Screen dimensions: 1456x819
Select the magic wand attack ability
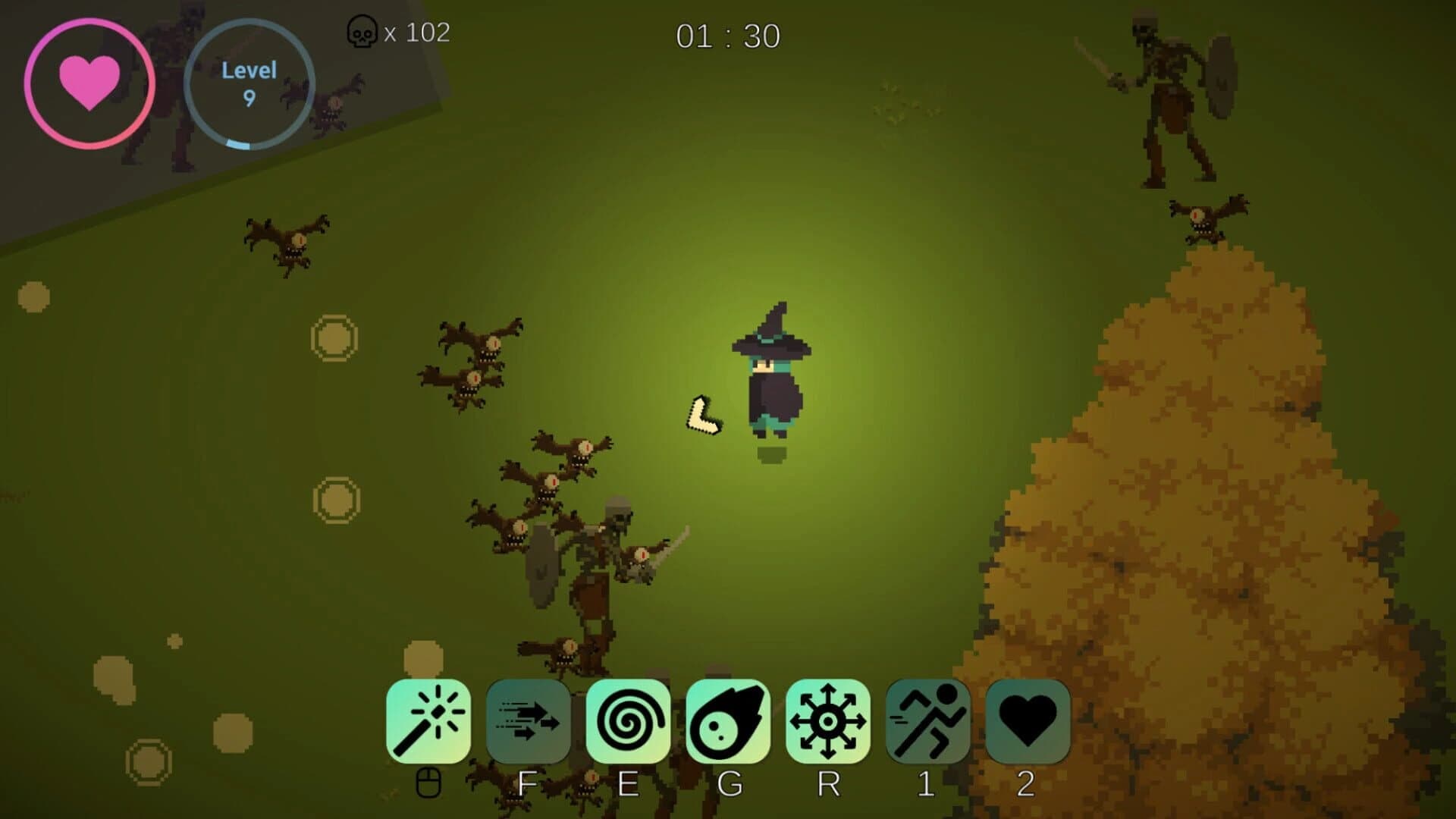[x=430, y=720]
